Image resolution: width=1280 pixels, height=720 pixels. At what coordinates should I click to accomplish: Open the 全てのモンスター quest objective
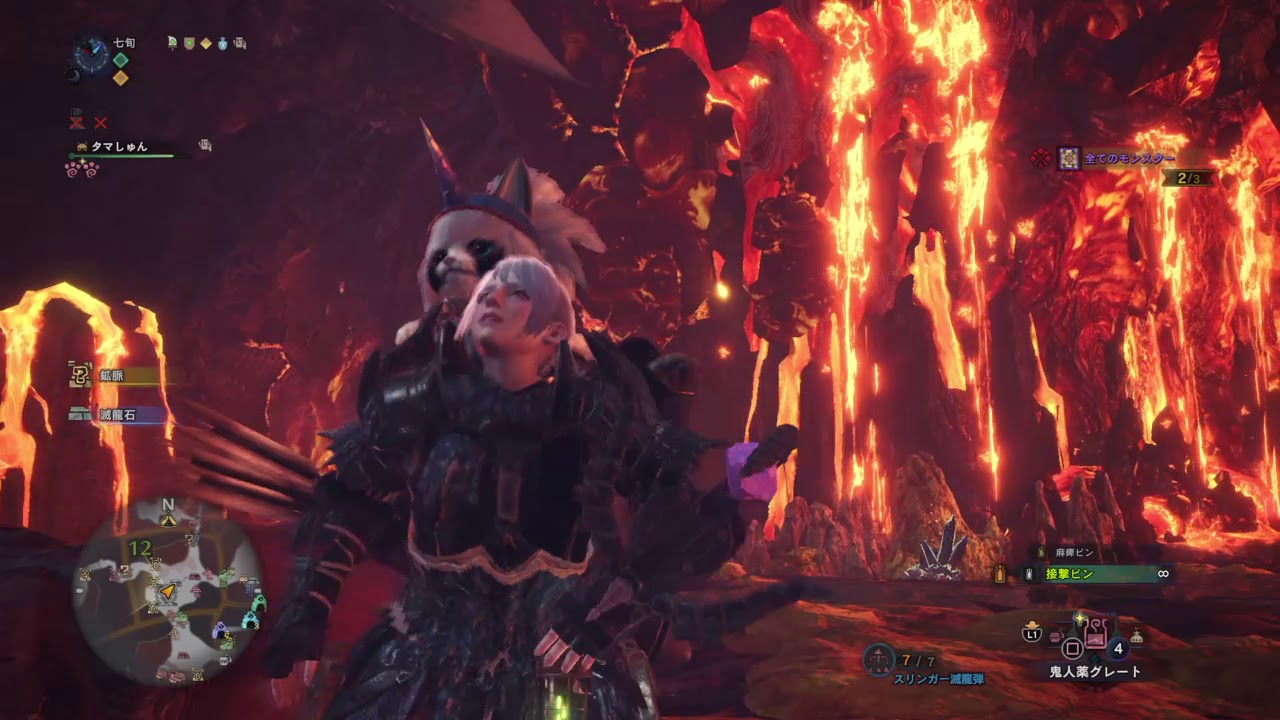click(1128, 158)
